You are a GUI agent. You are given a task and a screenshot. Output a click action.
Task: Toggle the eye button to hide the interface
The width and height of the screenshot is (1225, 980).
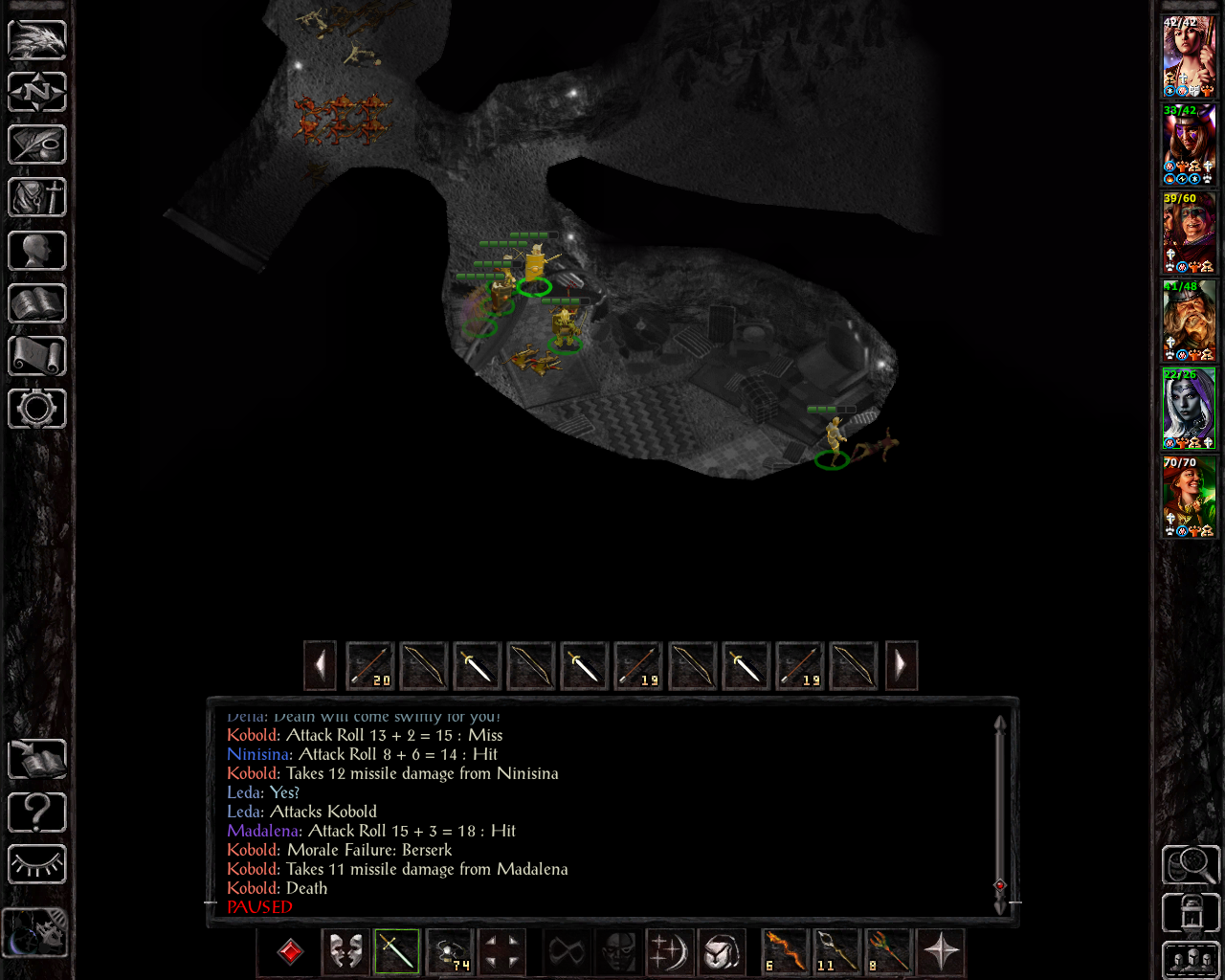click(x=37, y=864)
